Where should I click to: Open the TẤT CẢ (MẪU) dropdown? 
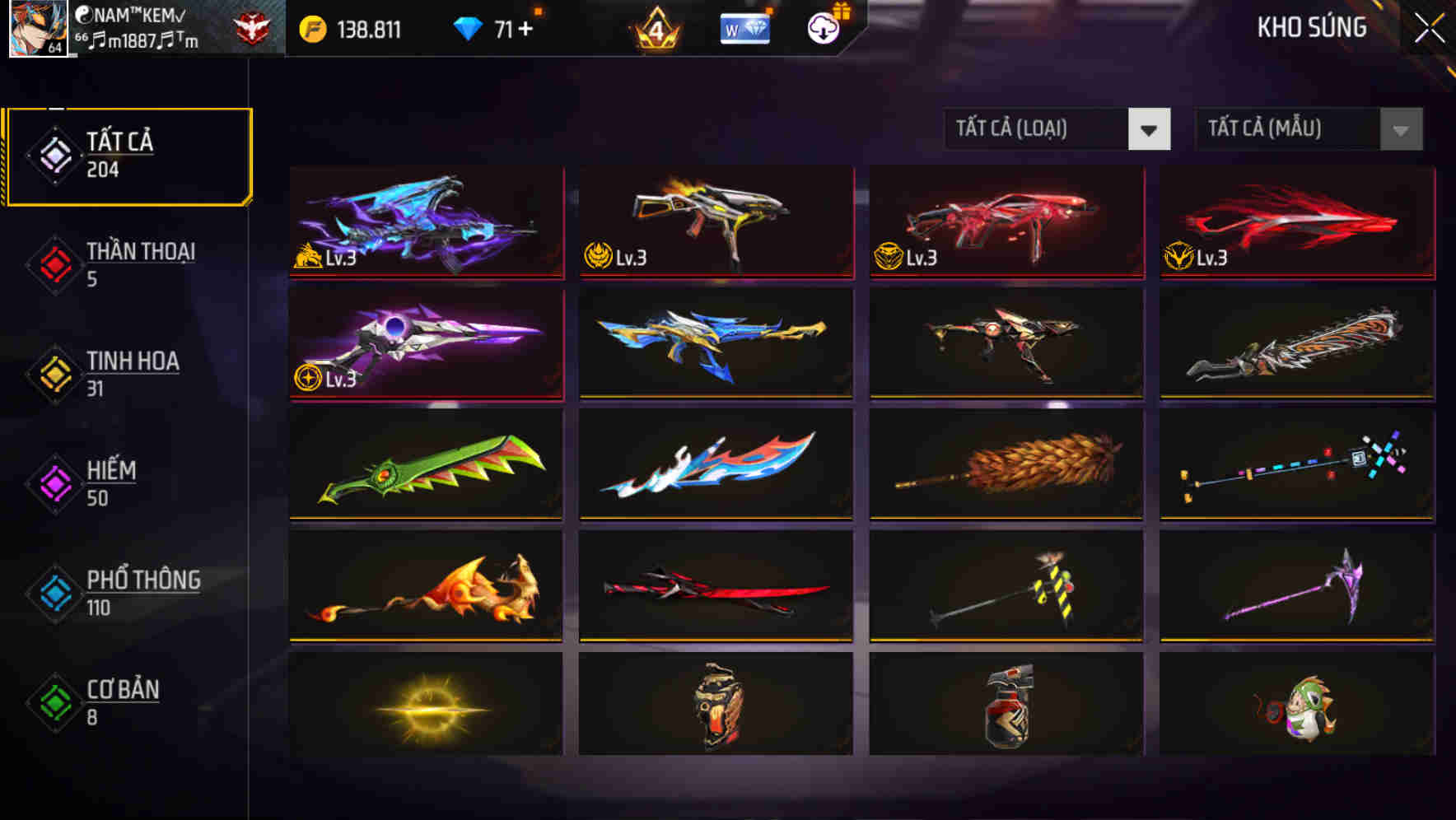(1308, 129)
